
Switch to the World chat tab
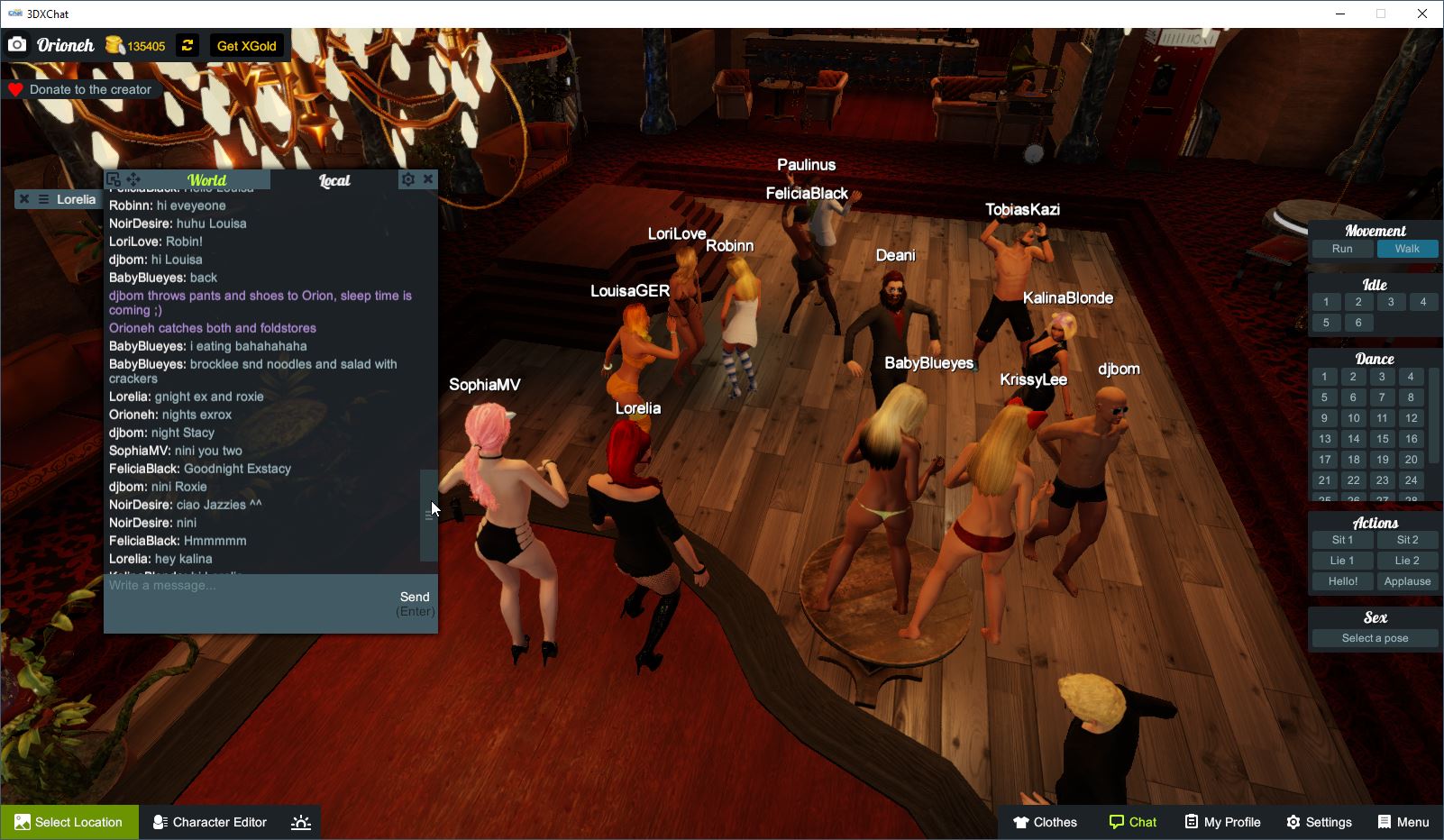tap(206, 179)
